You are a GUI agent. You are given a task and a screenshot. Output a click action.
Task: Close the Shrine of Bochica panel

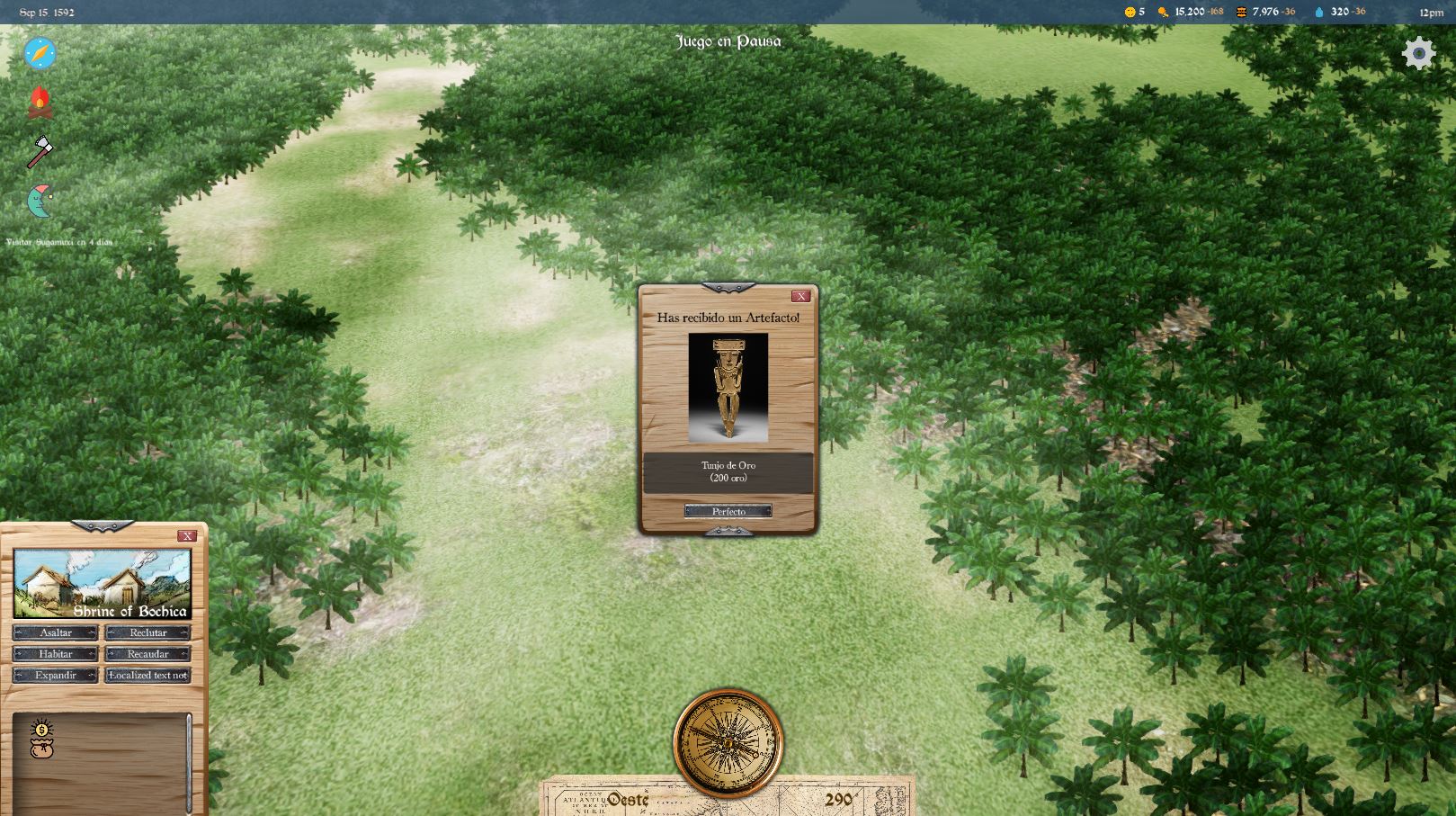tap(187, 536)
